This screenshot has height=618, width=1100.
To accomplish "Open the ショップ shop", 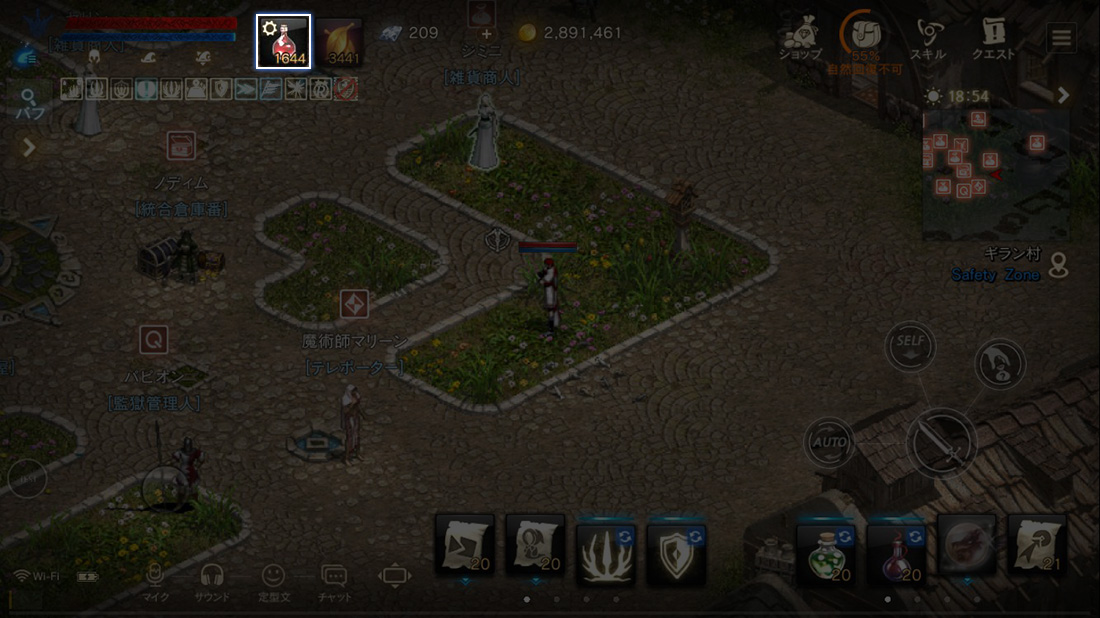I will click(x=800, y=38).
